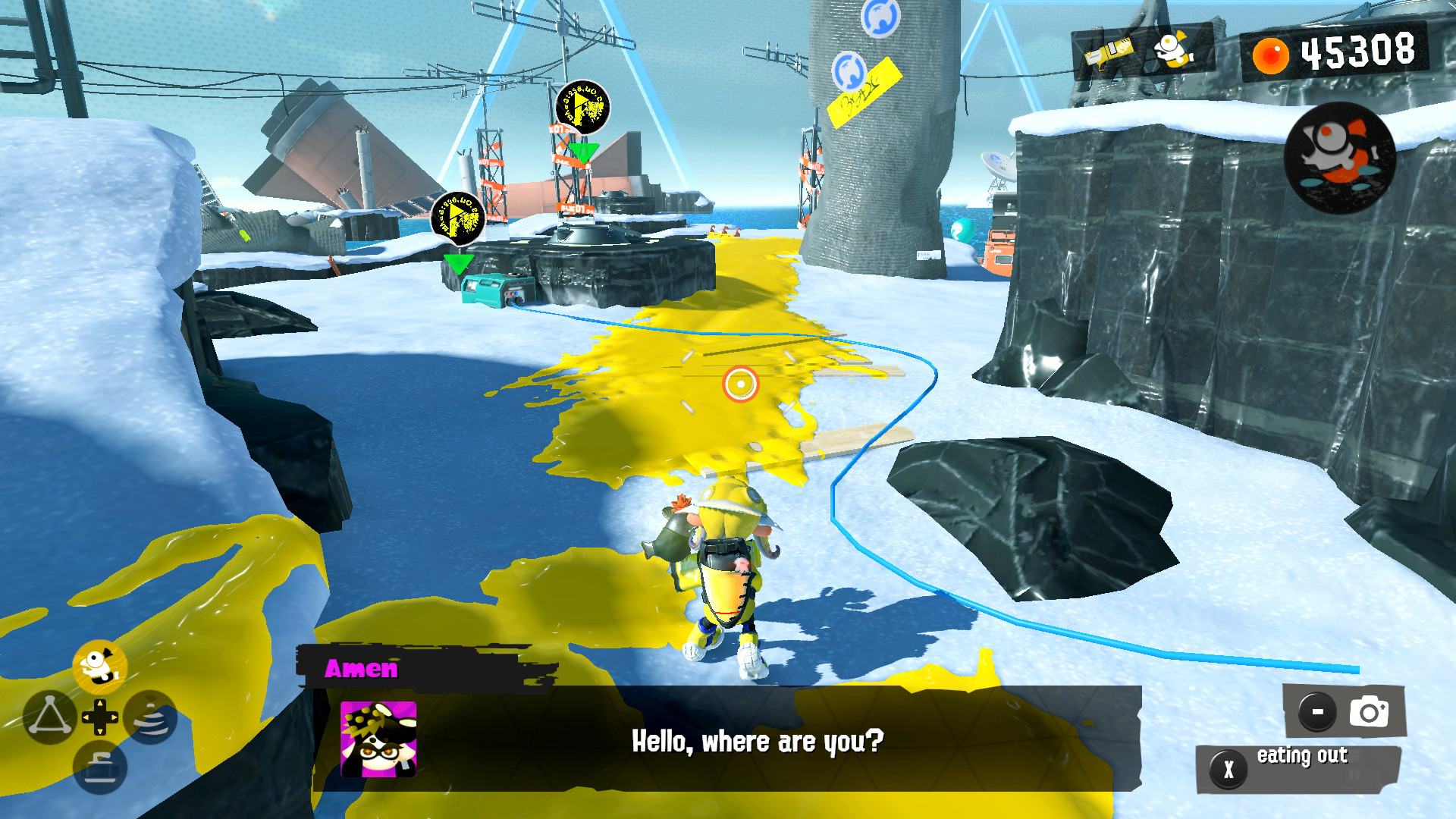
Task: Select the equipped yellow Hero Shot weapon icon
Action: coord(1109,50)
